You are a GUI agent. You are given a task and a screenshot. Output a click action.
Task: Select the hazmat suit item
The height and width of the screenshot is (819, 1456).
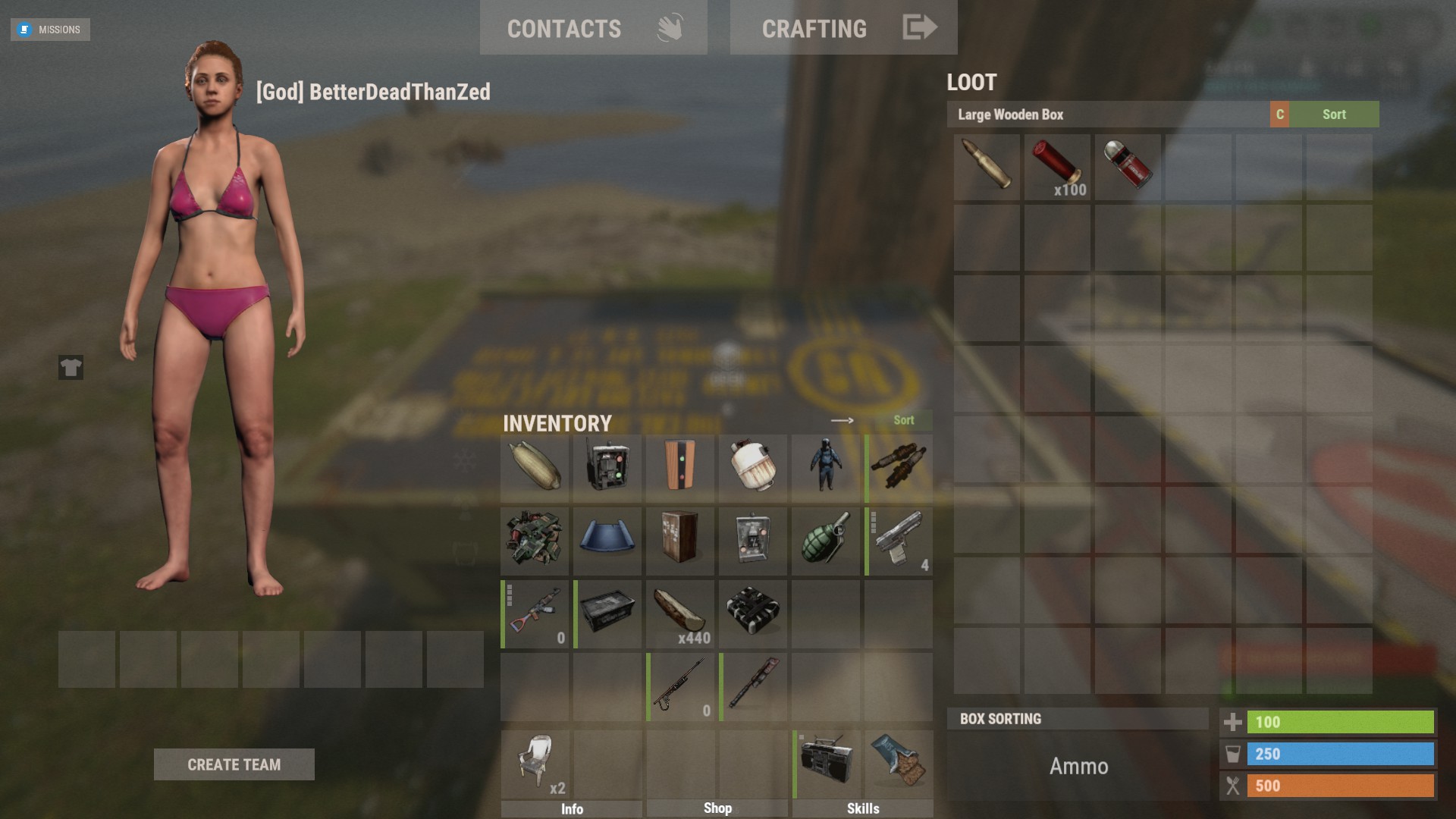coord(825,468)
